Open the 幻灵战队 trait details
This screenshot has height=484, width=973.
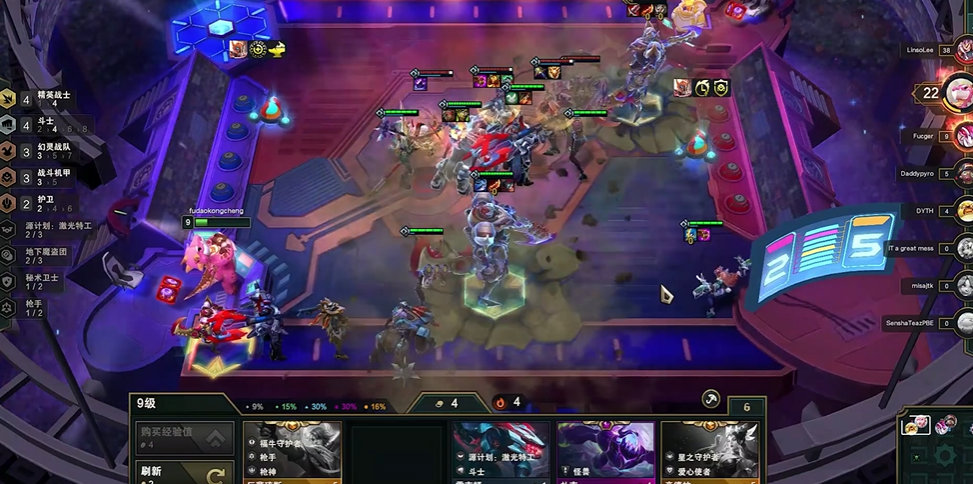45,151
